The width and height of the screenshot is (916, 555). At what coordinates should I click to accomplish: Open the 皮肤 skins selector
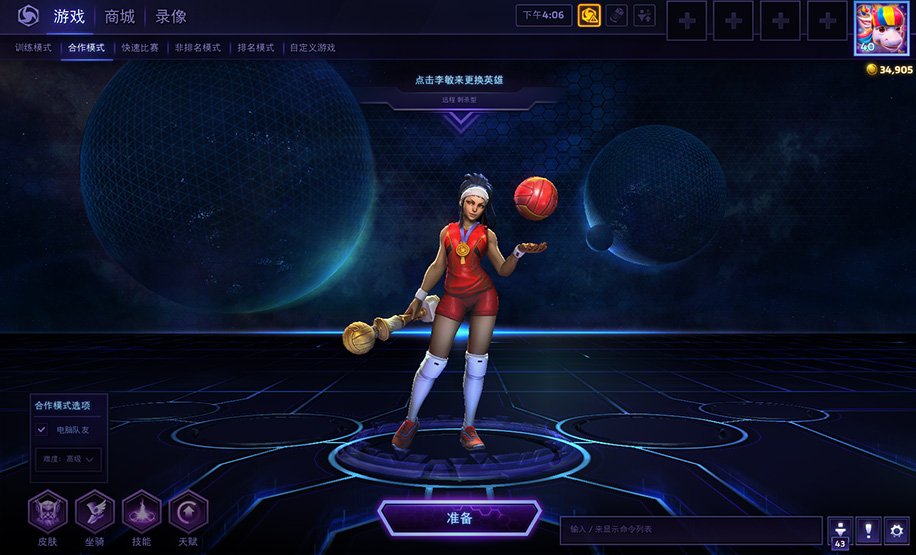tap(48, 511)
